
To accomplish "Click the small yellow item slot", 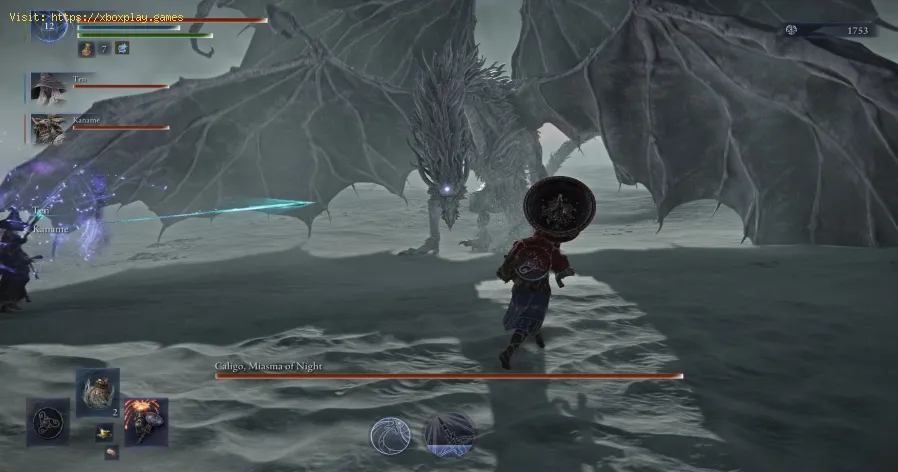I will tap(102, 433).
